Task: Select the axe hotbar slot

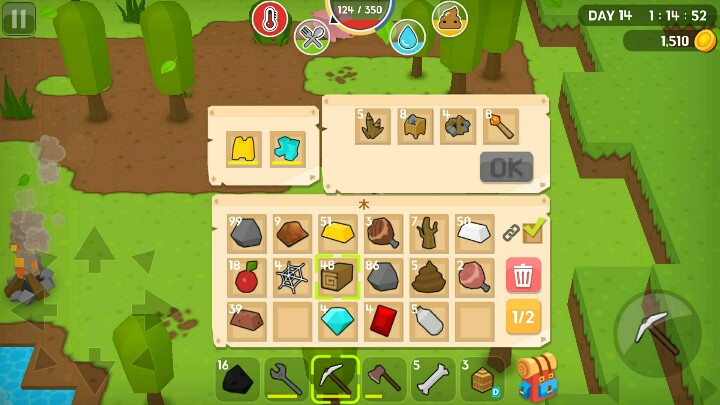Action: 384,379
